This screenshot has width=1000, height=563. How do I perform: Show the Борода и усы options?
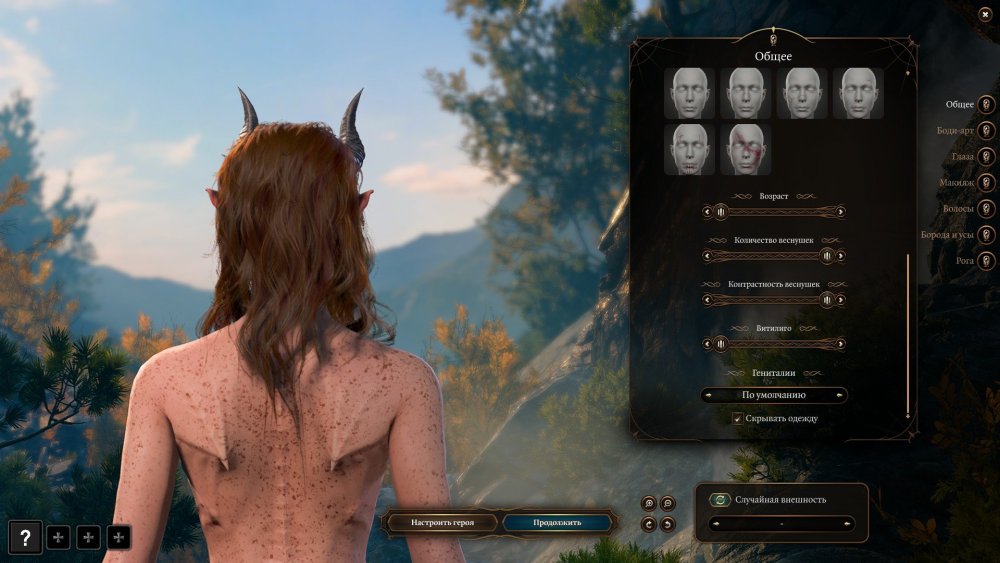pyautogui.click(x=986, y=235)
